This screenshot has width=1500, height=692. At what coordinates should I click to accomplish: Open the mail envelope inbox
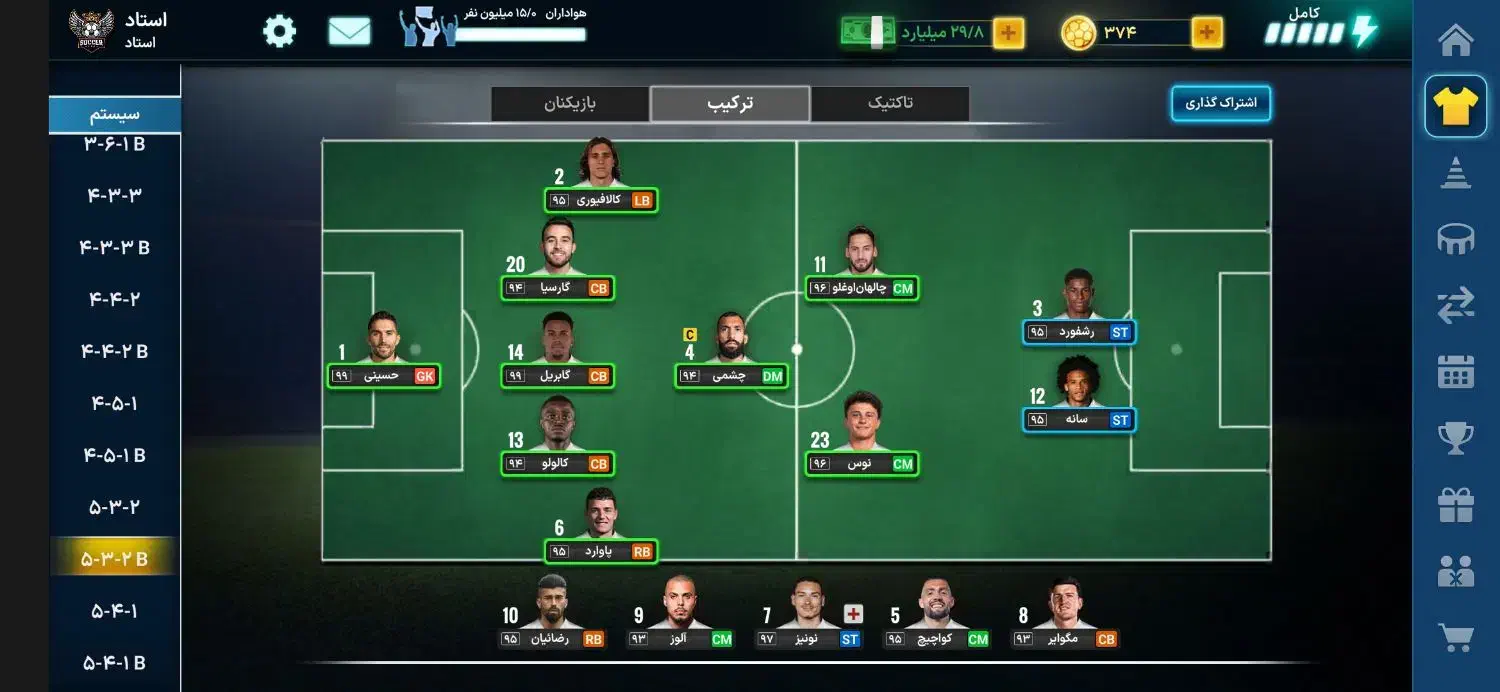click(x=349, y=32)
